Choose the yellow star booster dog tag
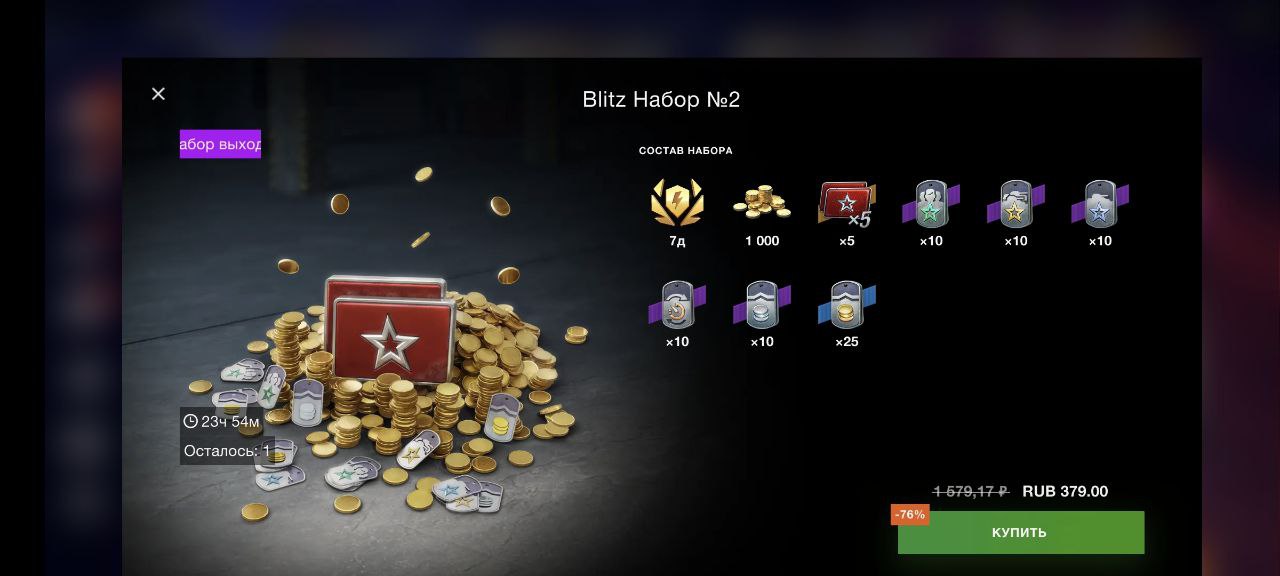 click(x=1015, y=204)
